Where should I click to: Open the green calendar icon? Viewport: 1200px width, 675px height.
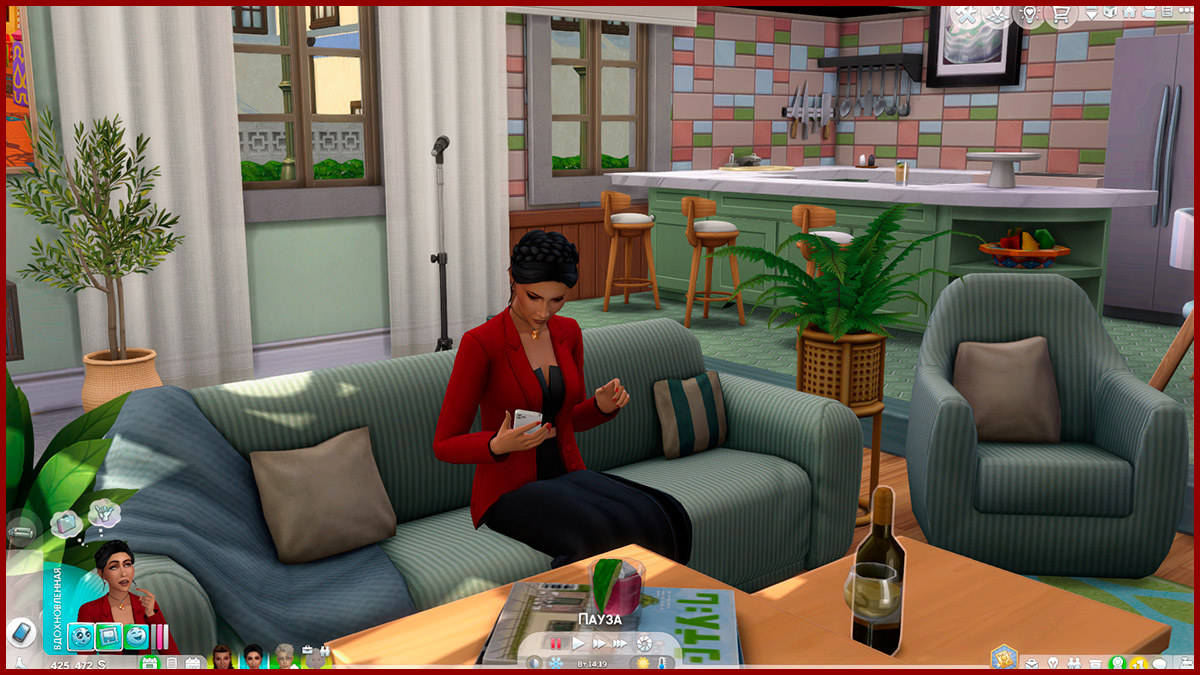click(x=149, y=662)
